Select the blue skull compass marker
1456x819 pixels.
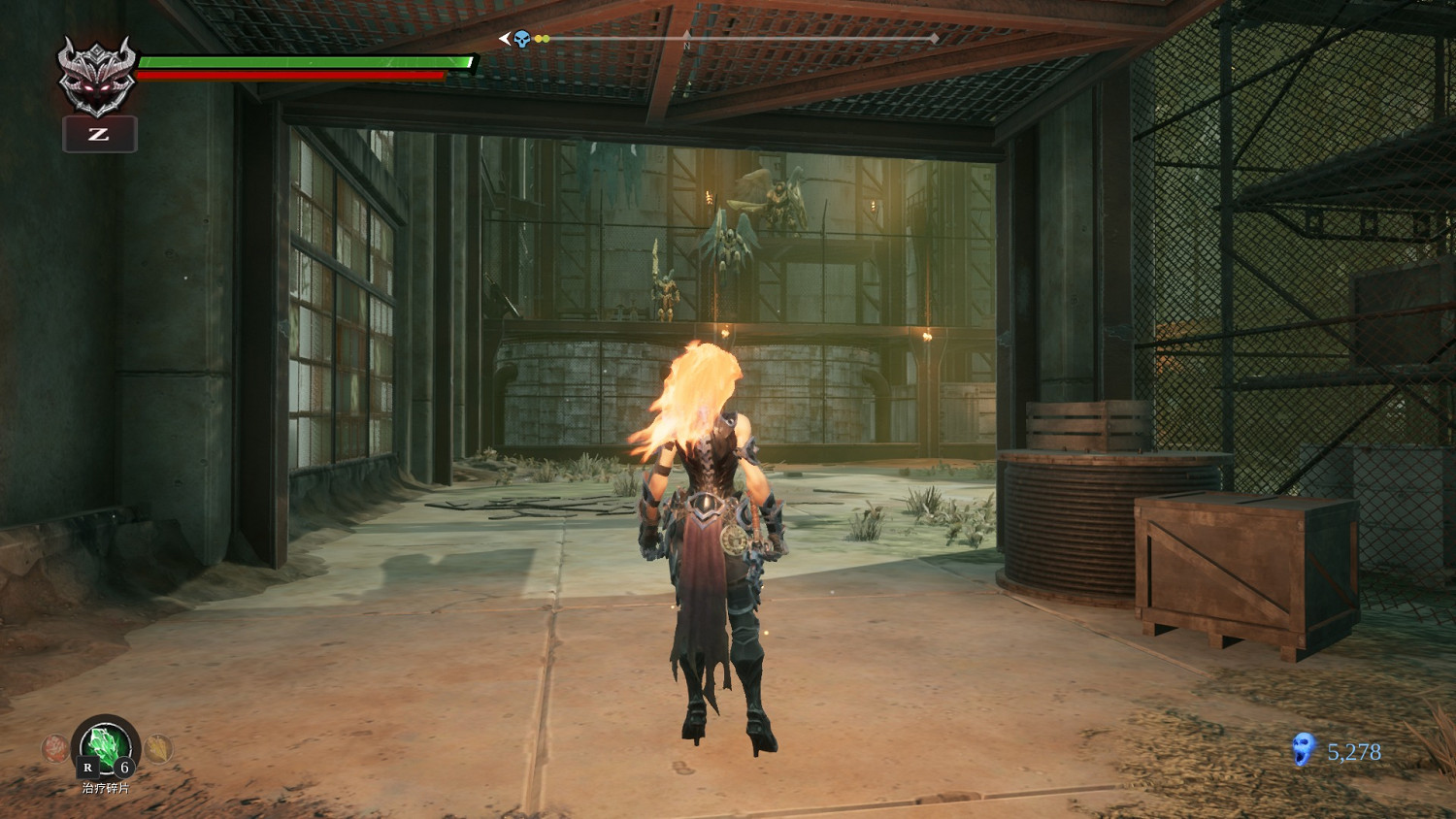pyautogui.click(x=522, y=39)
